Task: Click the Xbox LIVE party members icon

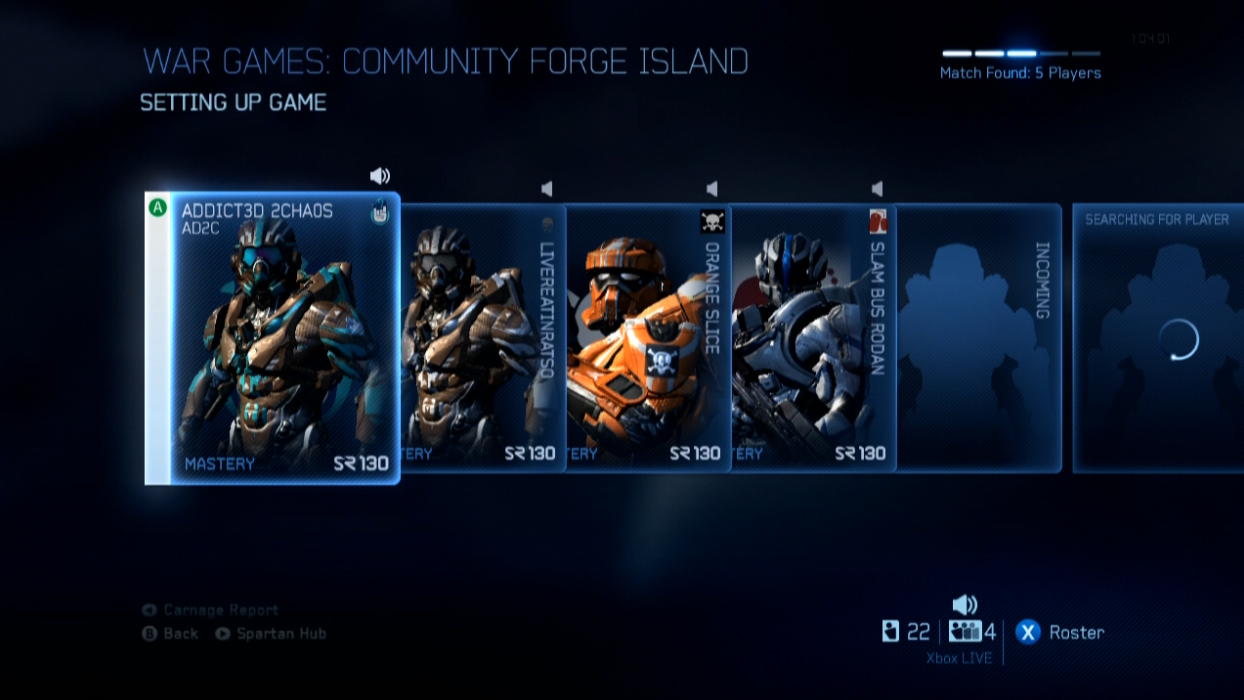Action: point(965,632)
